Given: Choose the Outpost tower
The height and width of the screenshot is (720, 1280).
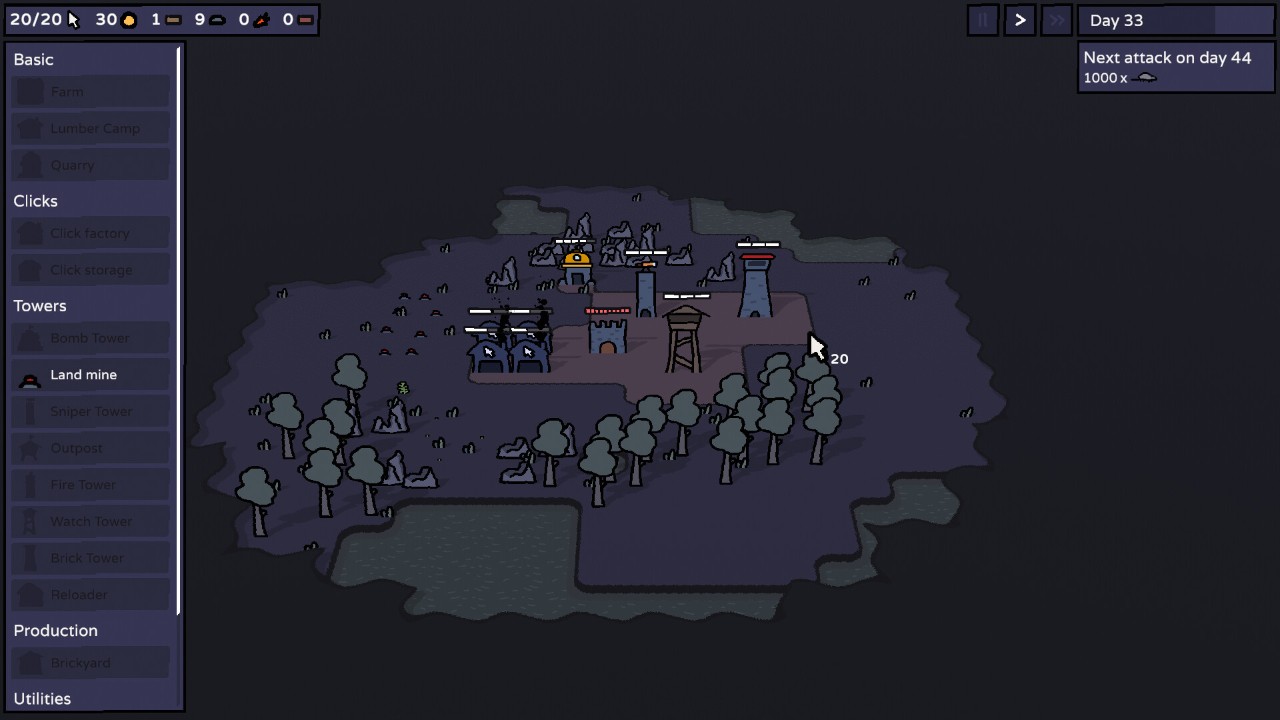Looking at the screenshot, I should click(x=90, y=448).
